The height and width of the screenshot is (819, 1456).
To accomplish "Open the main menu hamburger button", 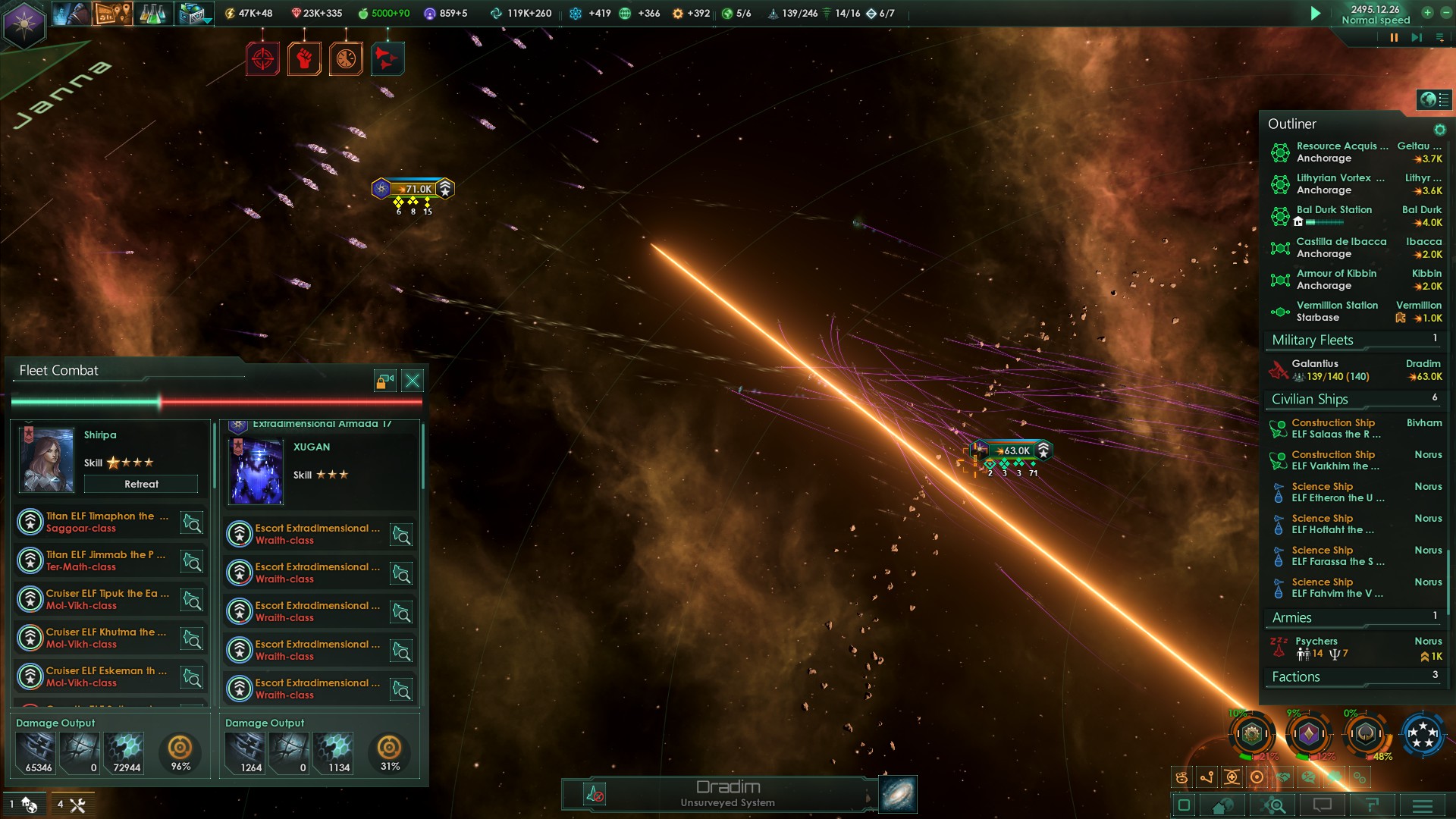I will pyautogui.click(x=1423, y=805).
